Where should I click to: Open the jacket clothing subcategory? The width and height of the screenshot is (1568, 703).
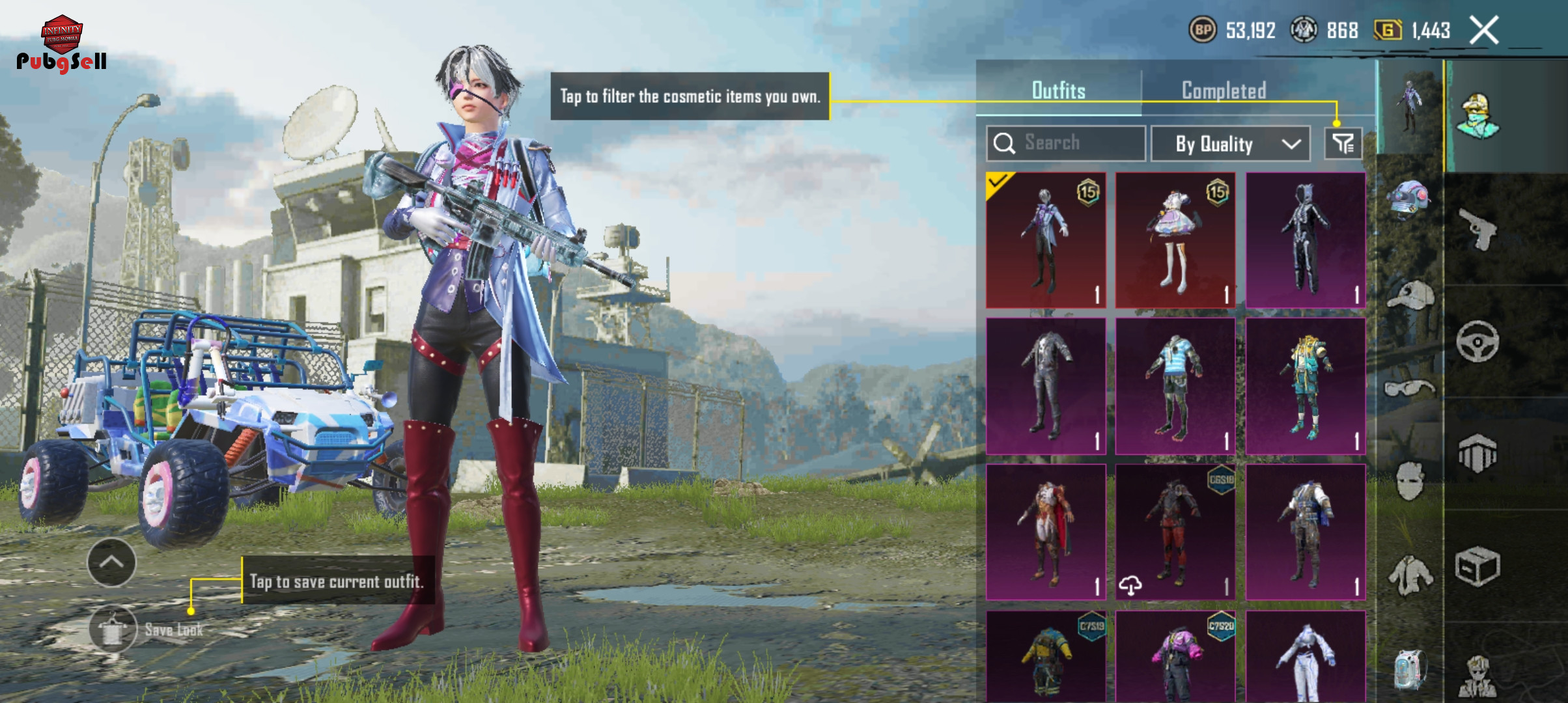(x=1409, y=575)
